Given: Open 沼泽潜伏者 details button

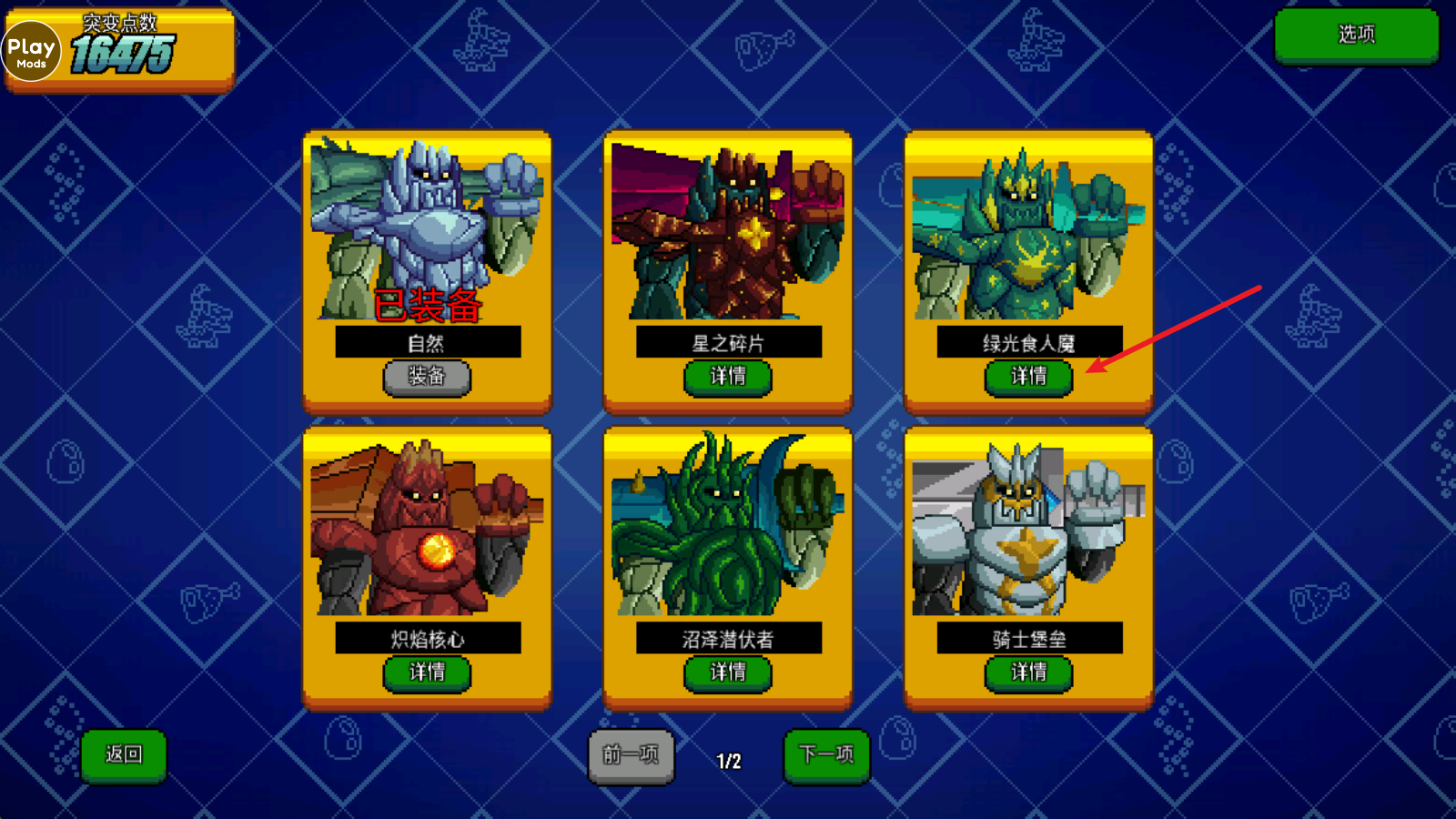Looking at the screenshot, I should tap(728, 672).
